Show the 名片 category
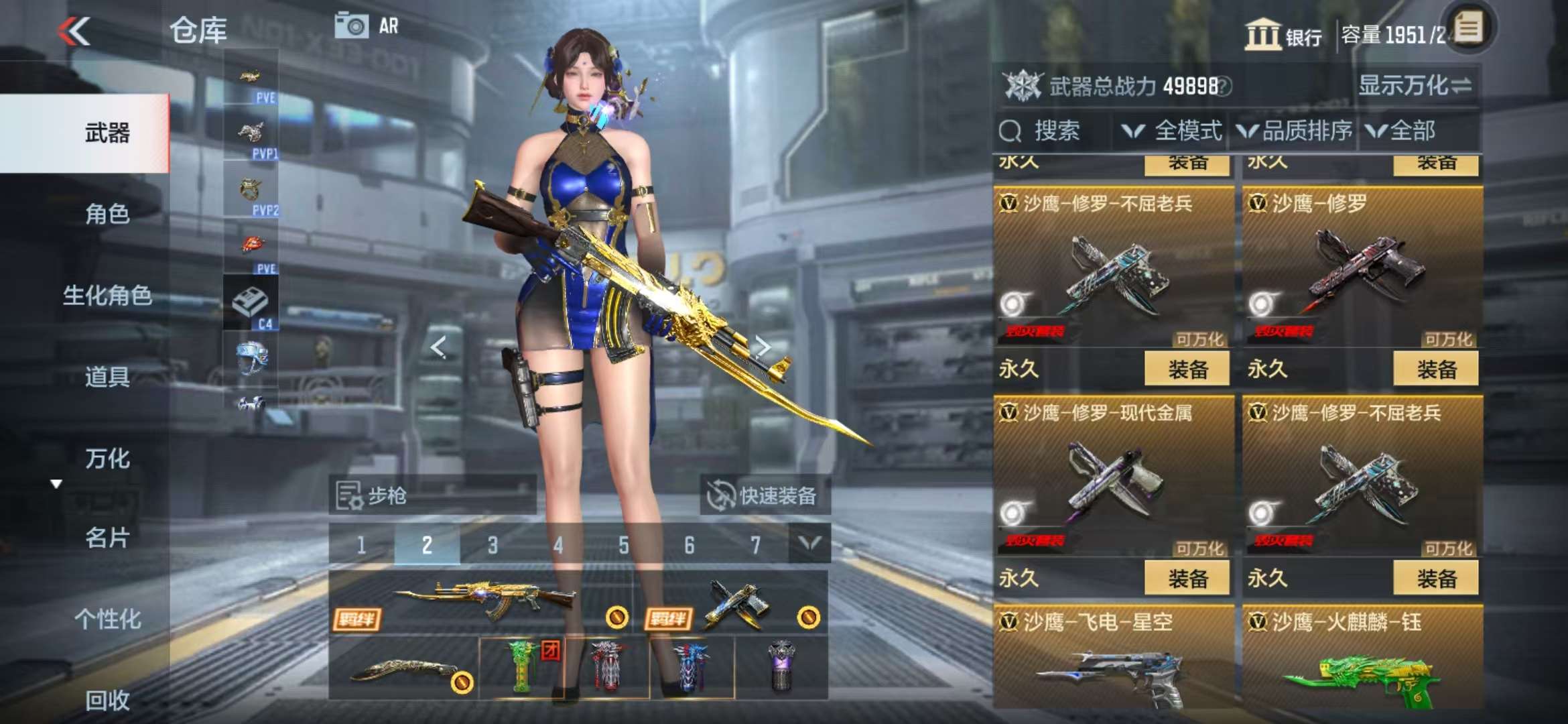 [107, 538]
